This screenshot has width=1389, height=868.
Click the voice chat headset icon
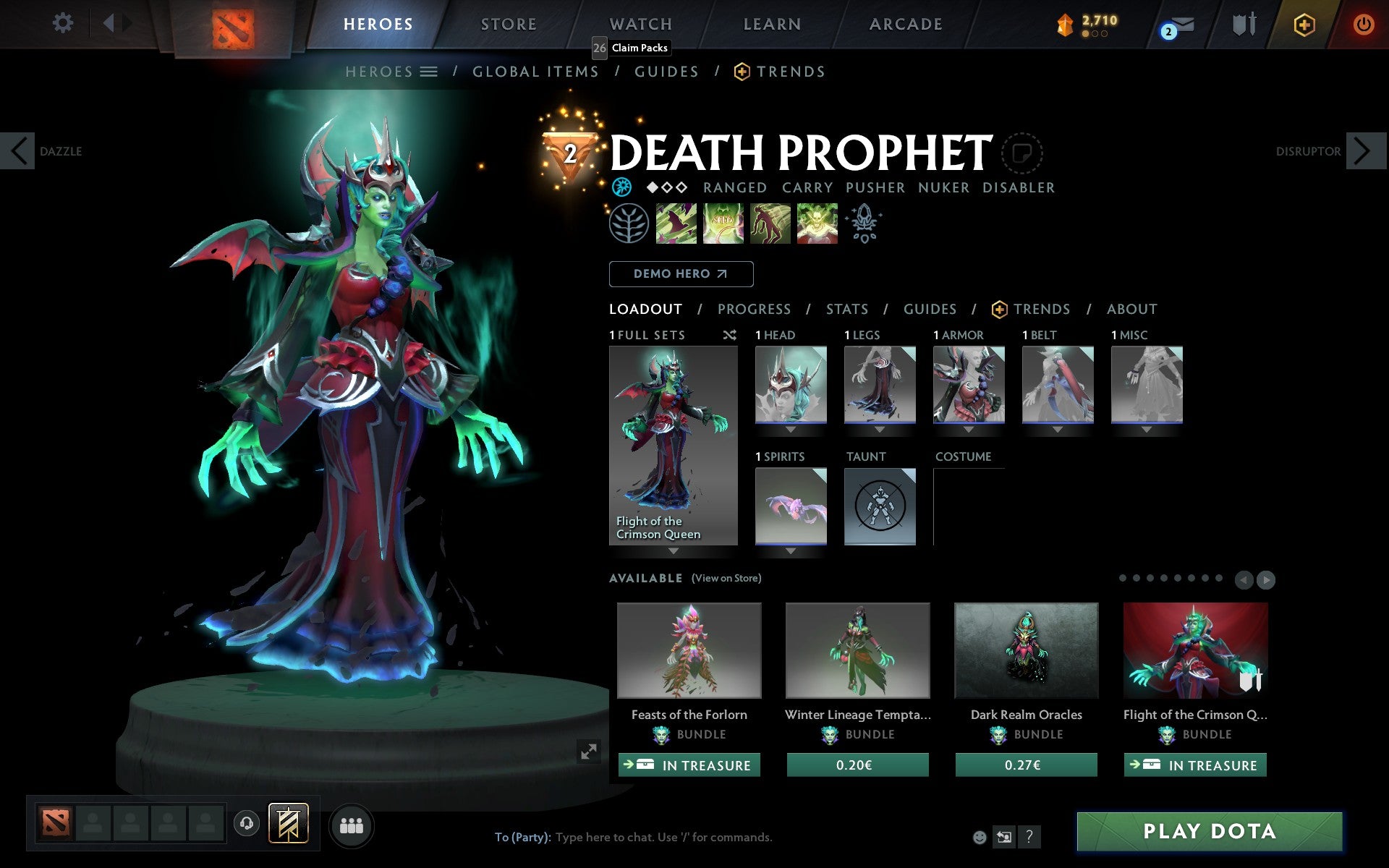pos(247,825)
